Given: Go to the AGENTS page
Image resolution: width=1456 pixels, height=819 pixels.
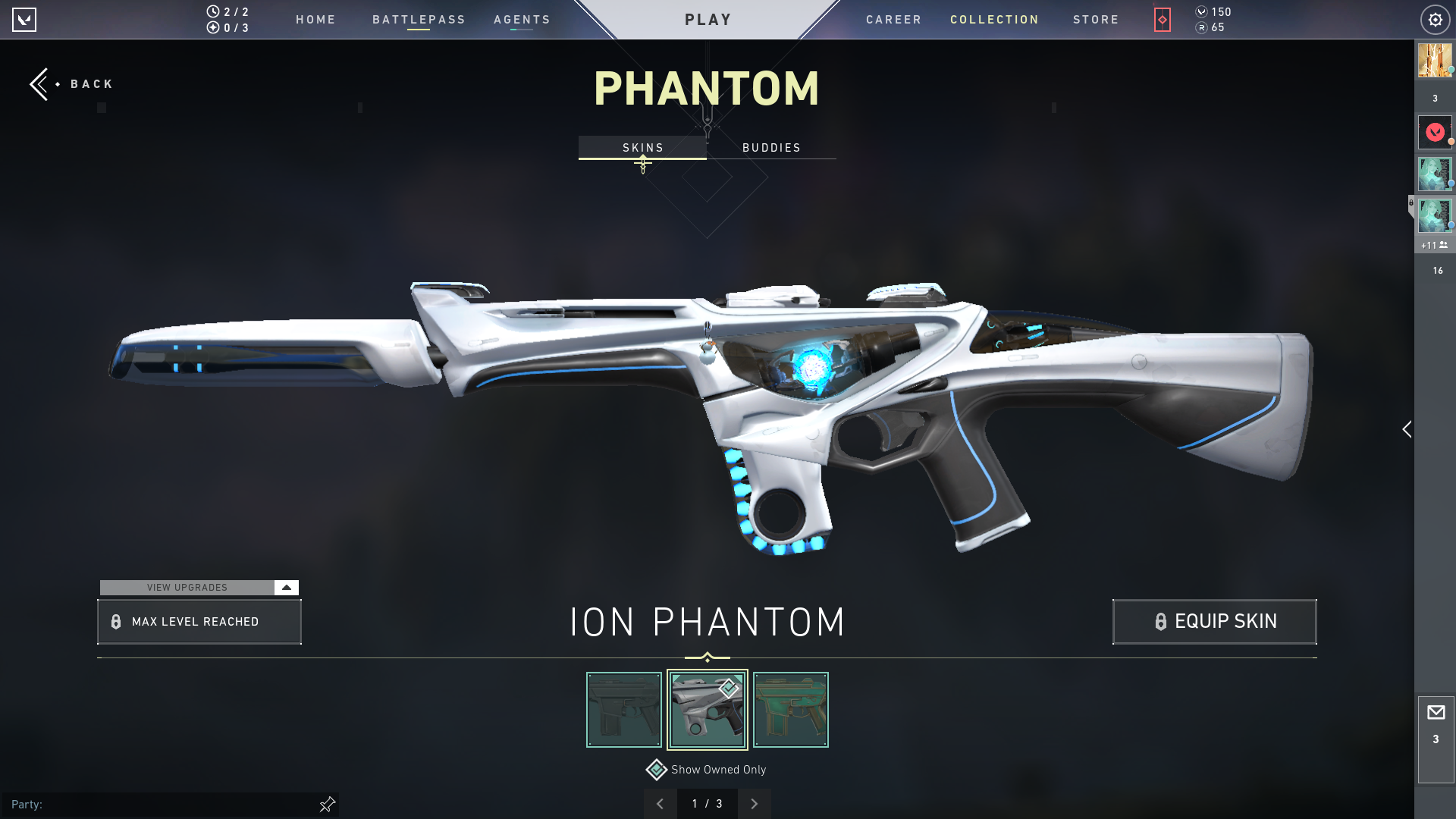Looking at the screenshot, I should tap(522, 20).
